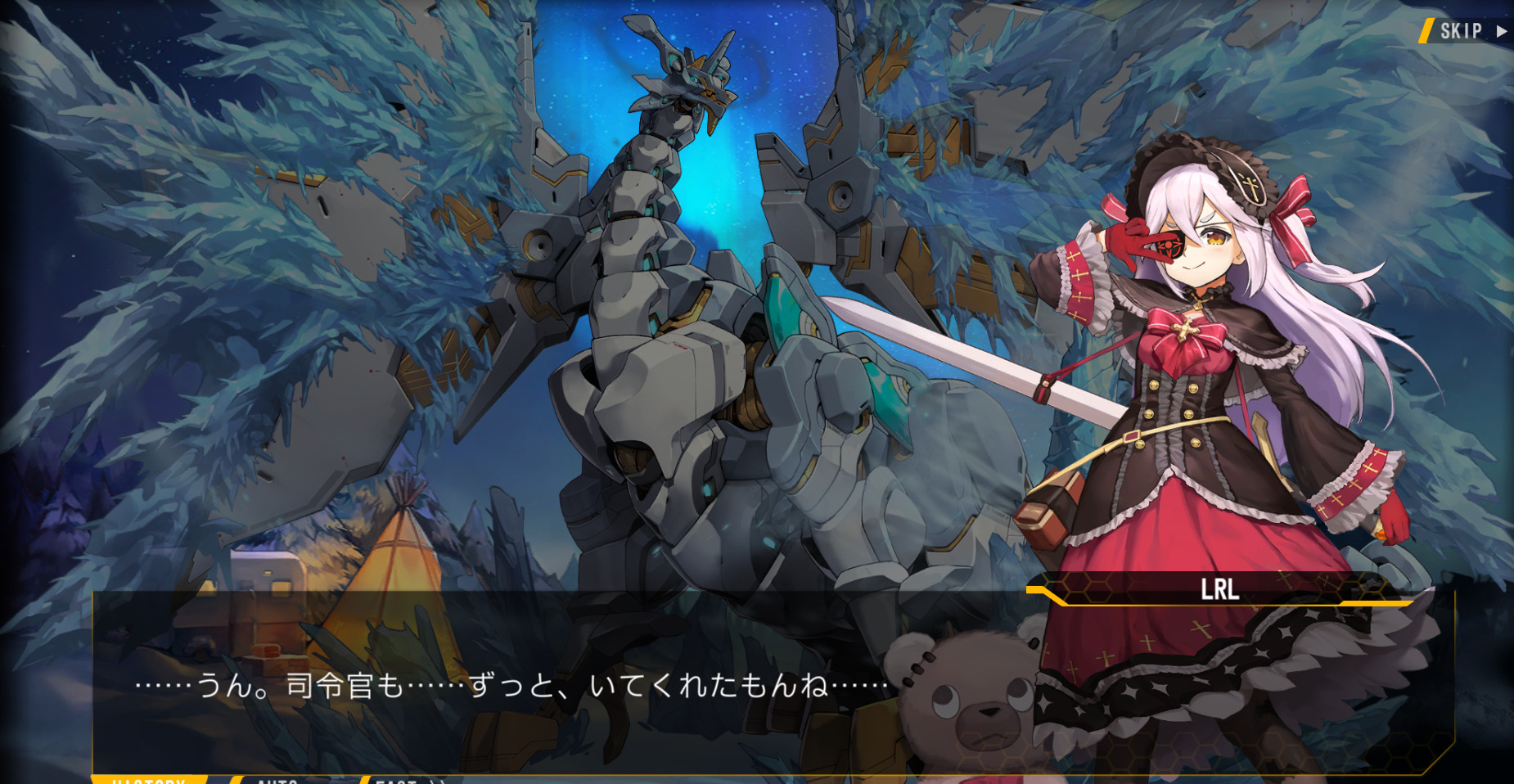Click the SKIP play-arrow icon
1514x784 pixels.
[x=1503, y=31]
